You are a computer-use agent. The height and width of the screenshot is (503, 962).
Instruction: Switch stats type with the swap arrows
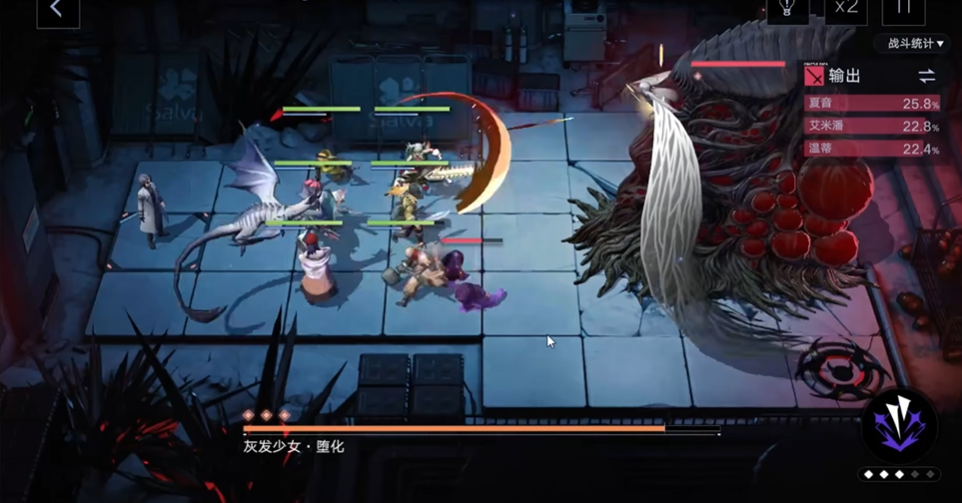coord(926,76)
